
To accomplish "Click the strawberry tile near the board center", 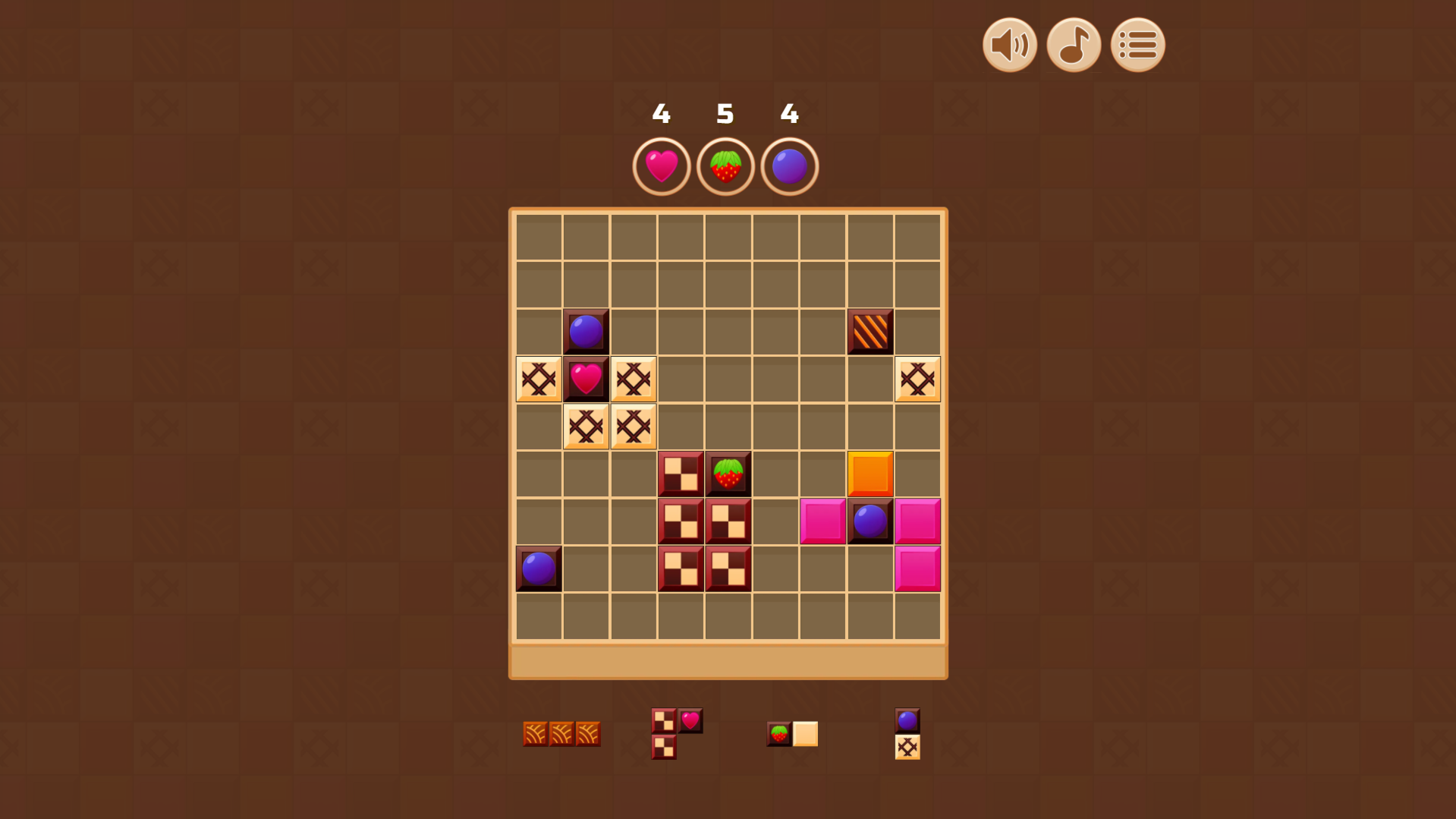I will (x=728, y=474).
